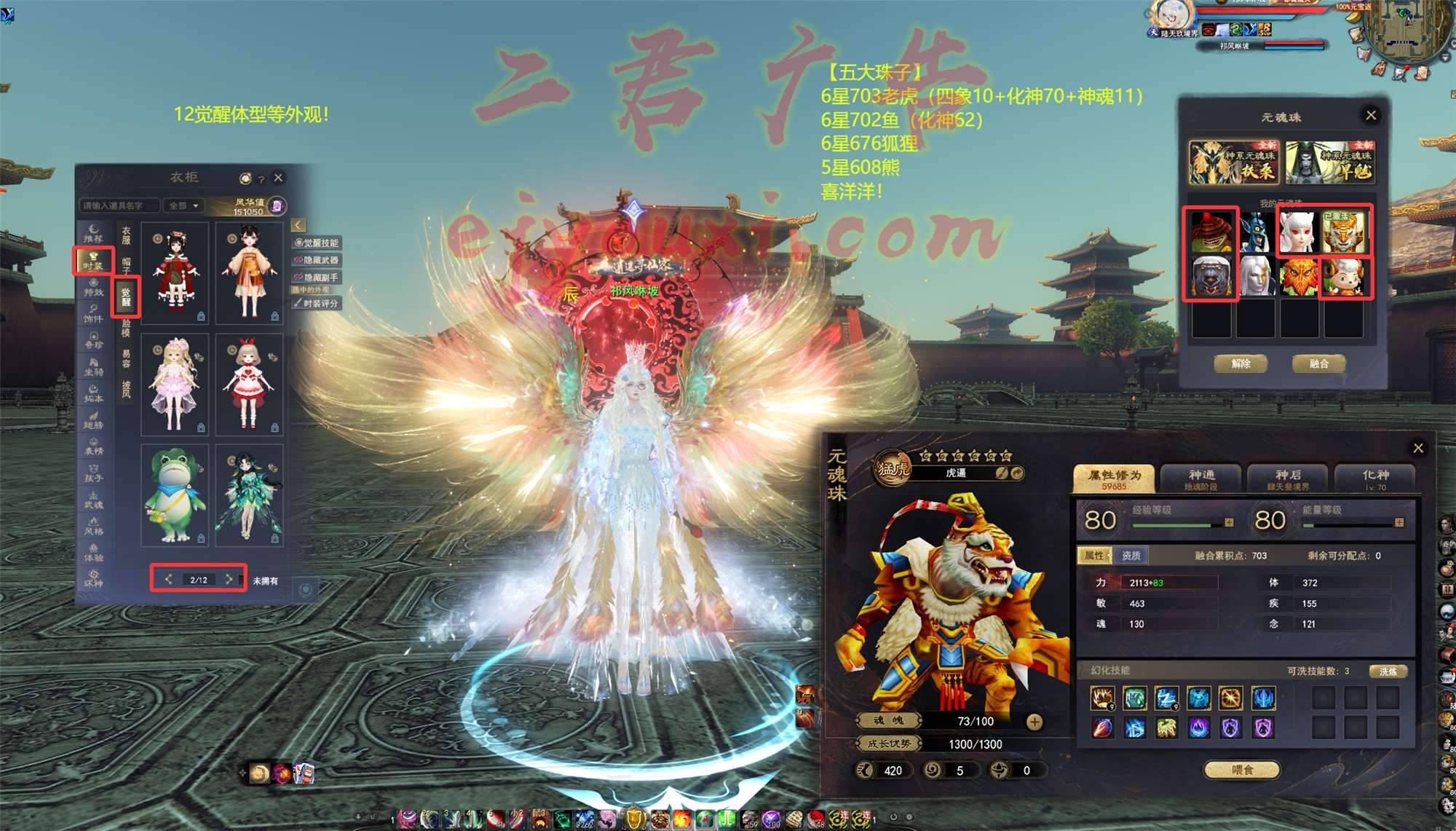Feed the tiger with 喂食 button

1242,770
